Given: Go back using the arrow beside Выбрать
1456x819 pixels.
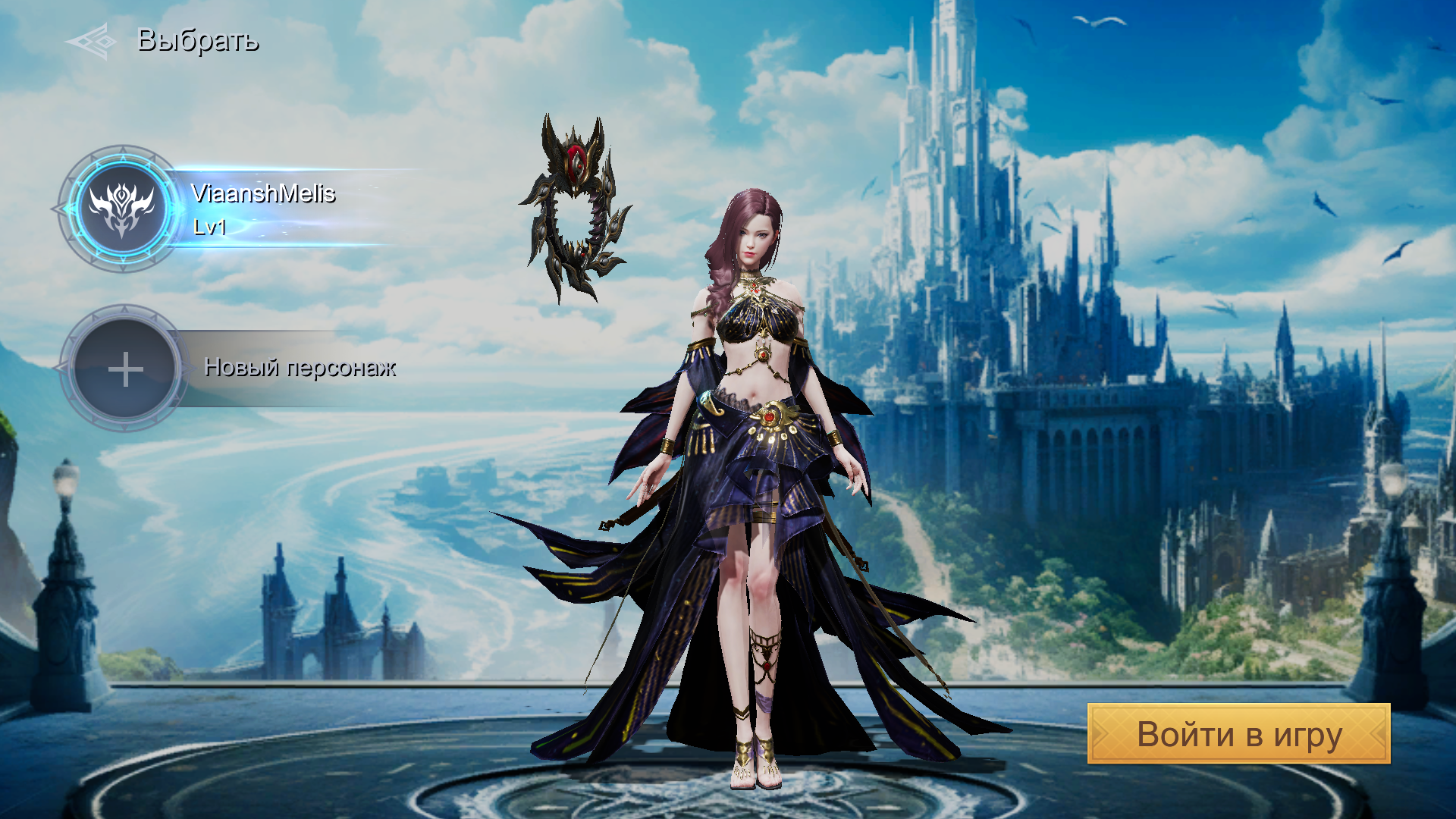Looking at the screenshot, I should (92, 41).
